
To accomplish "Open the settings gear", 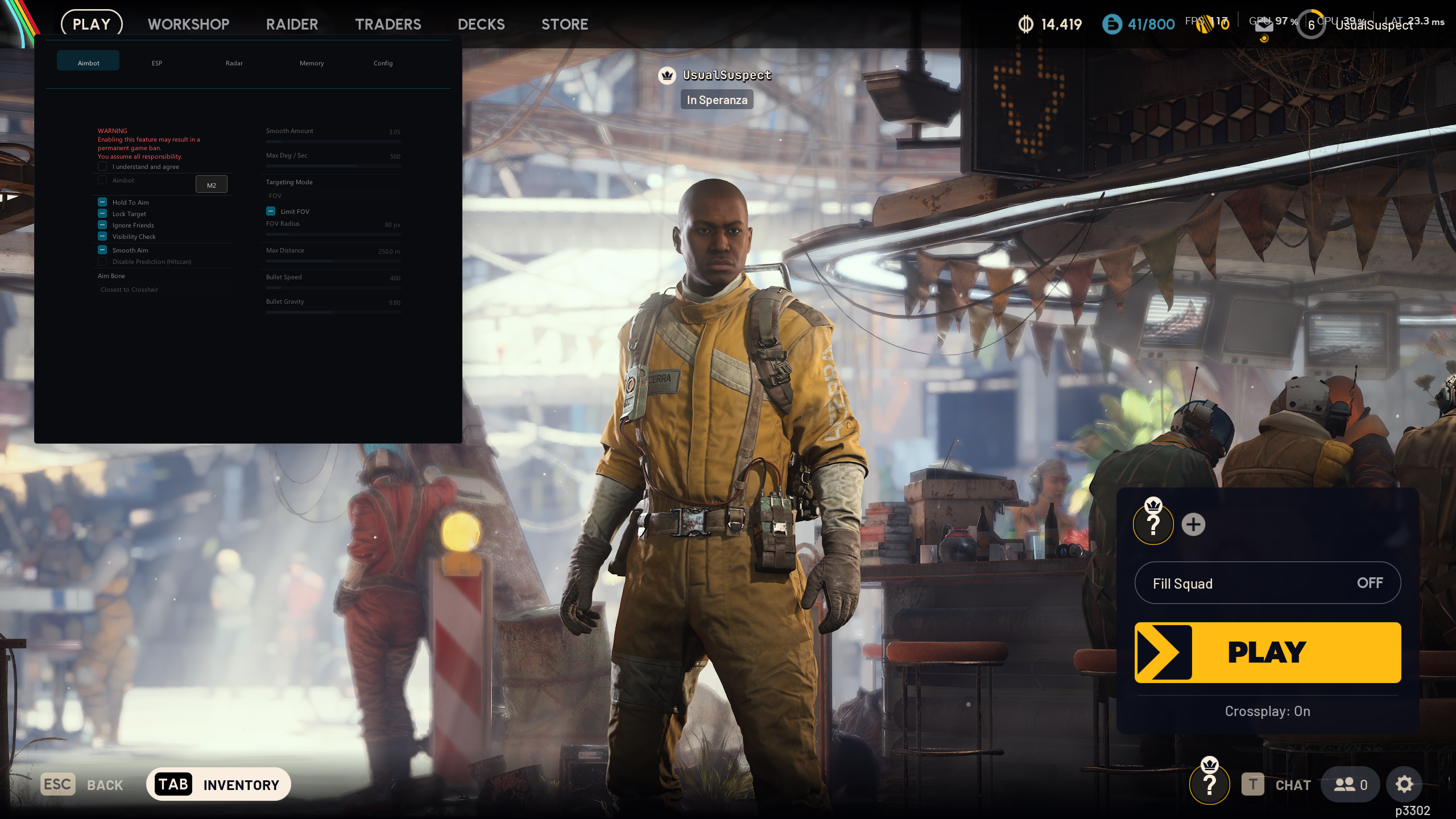I will pyautogui.click(x=1404, y=785).
